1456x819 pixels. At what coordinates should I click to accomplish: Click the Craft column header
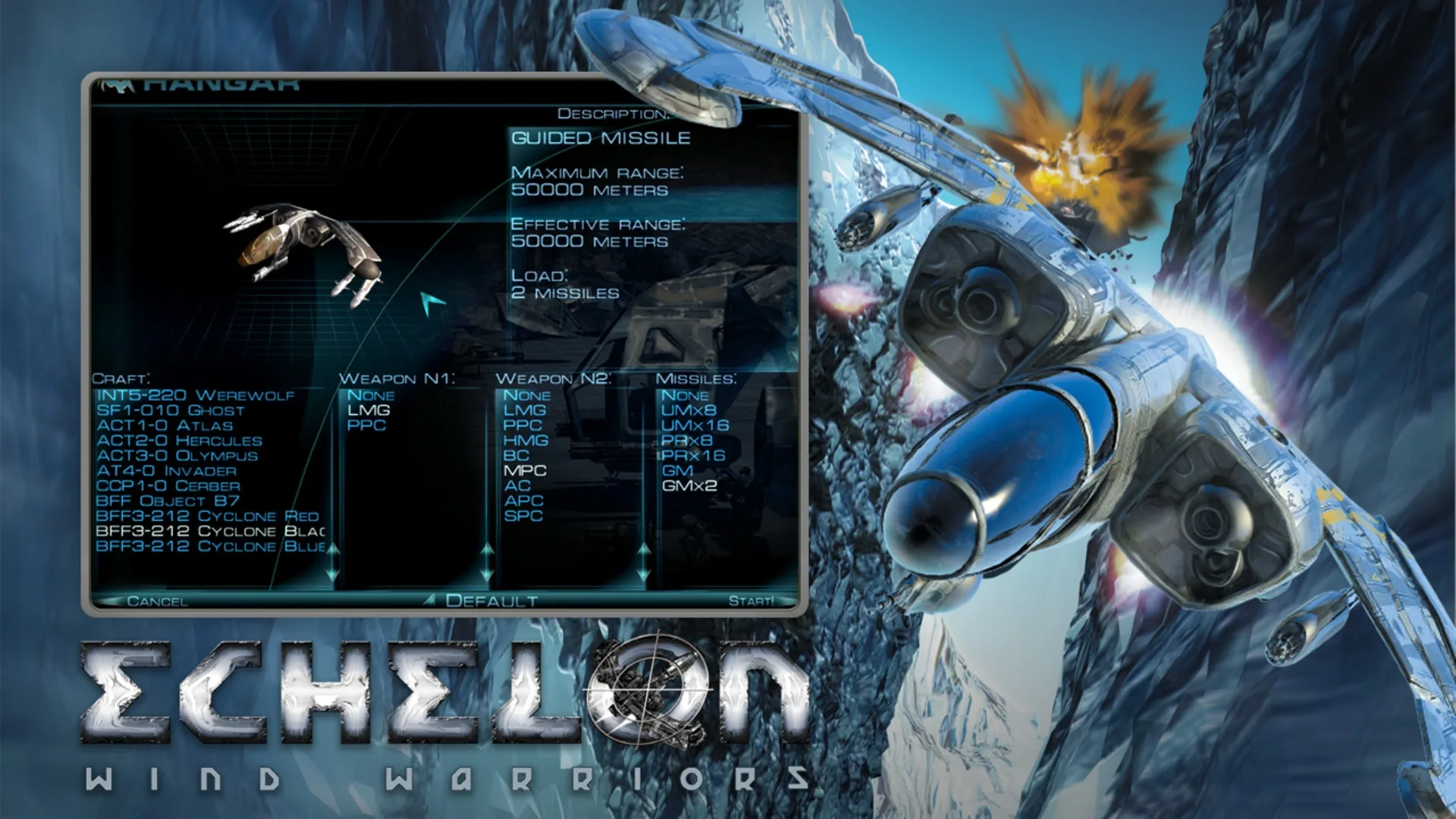121,377
